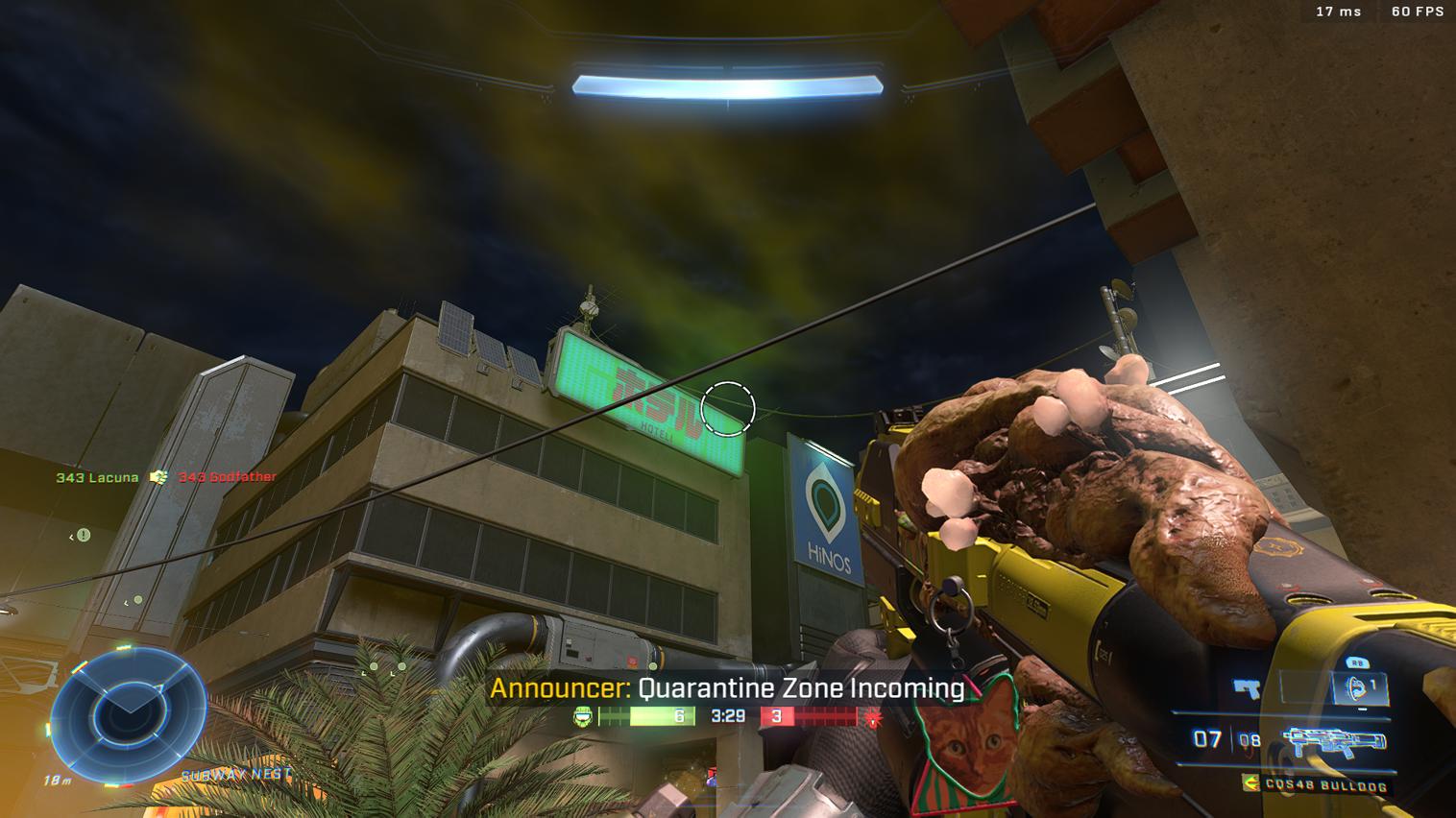Click the 3:29 match timer

[728, 716]
